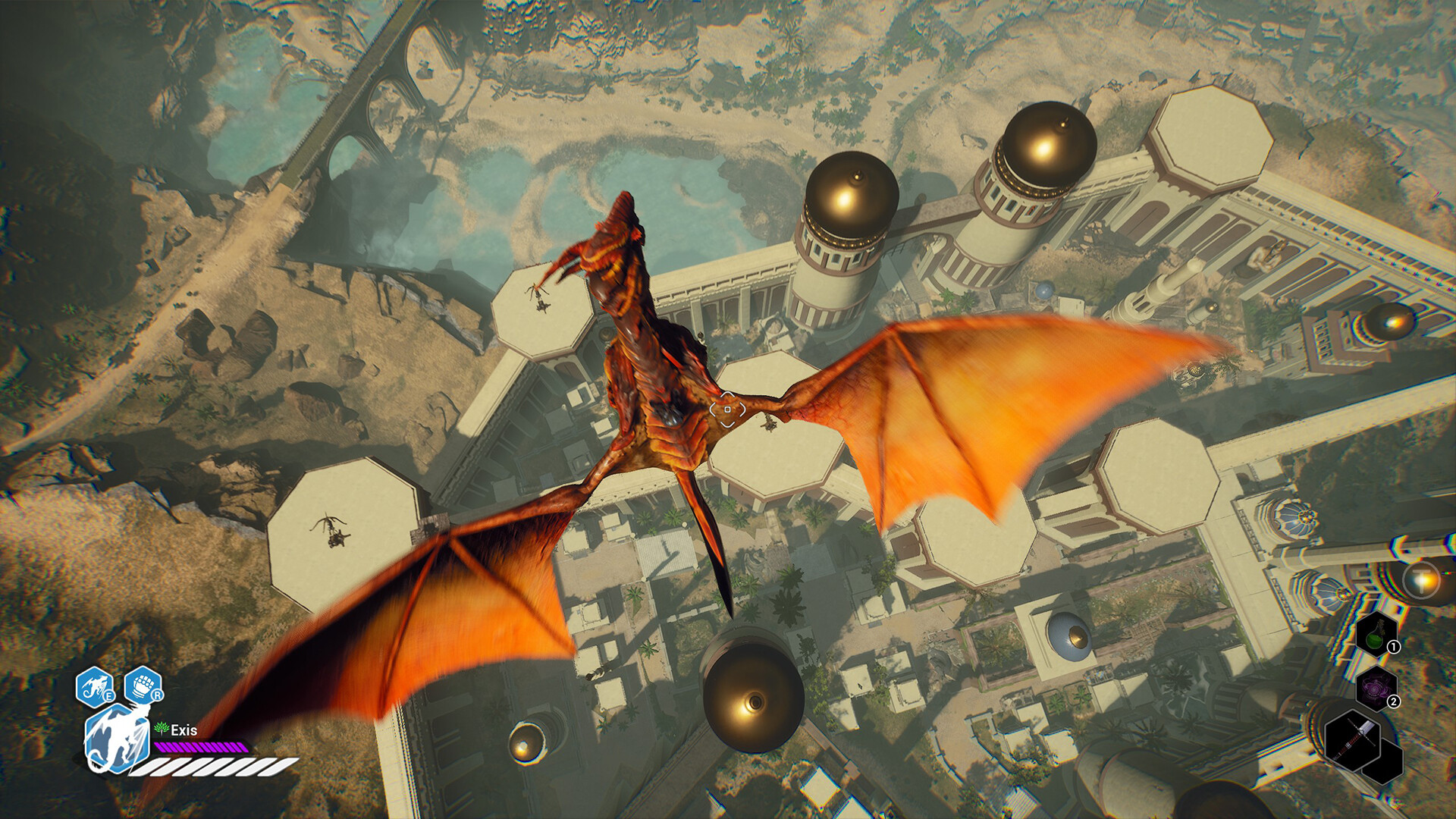Click the white striped stamina bar
This screenshot has width=1456, height=819.
pyautogui.click(x=215, y=768)
